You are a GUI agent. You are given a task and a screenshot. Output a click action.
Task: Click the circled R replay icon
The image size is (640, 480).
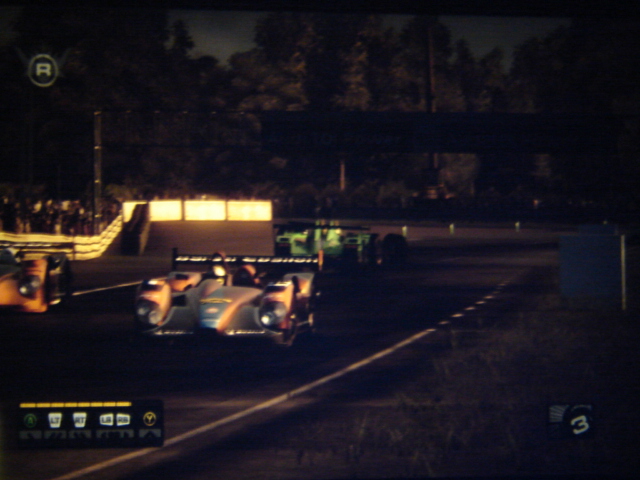click(x=42, y=69)
